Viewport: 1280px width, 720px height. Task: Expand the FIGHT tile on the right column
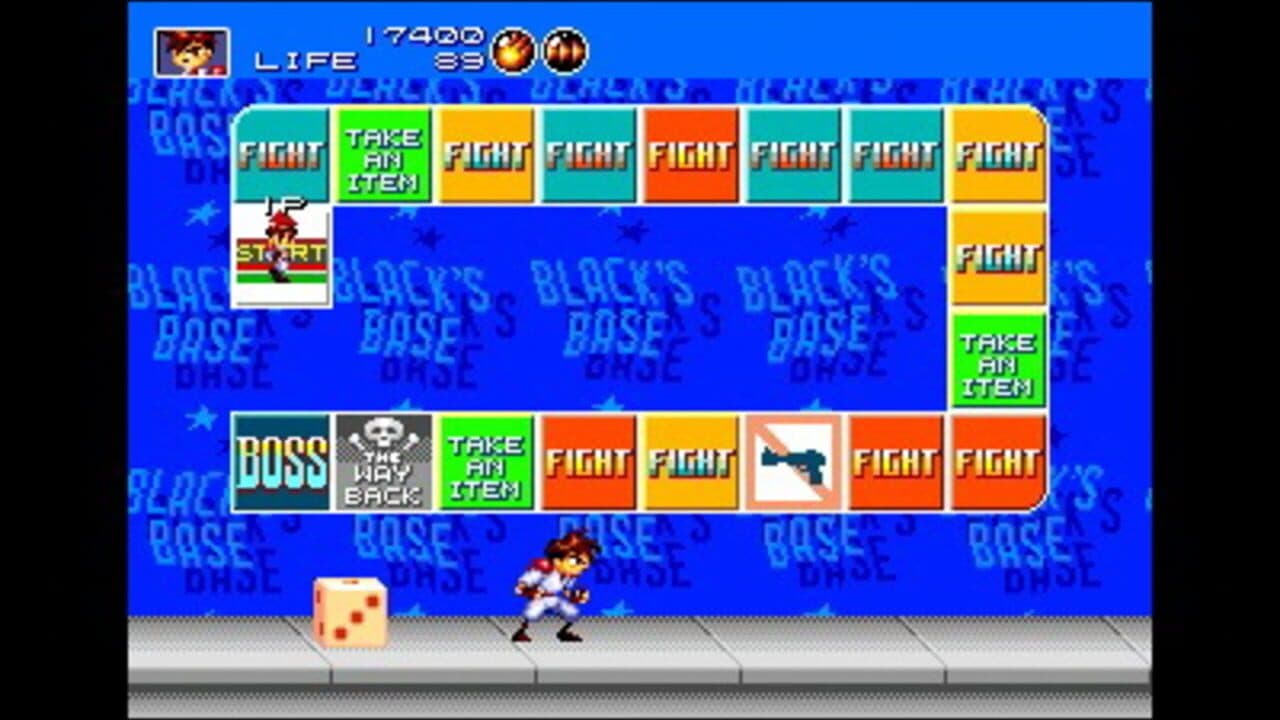[998, 252]
